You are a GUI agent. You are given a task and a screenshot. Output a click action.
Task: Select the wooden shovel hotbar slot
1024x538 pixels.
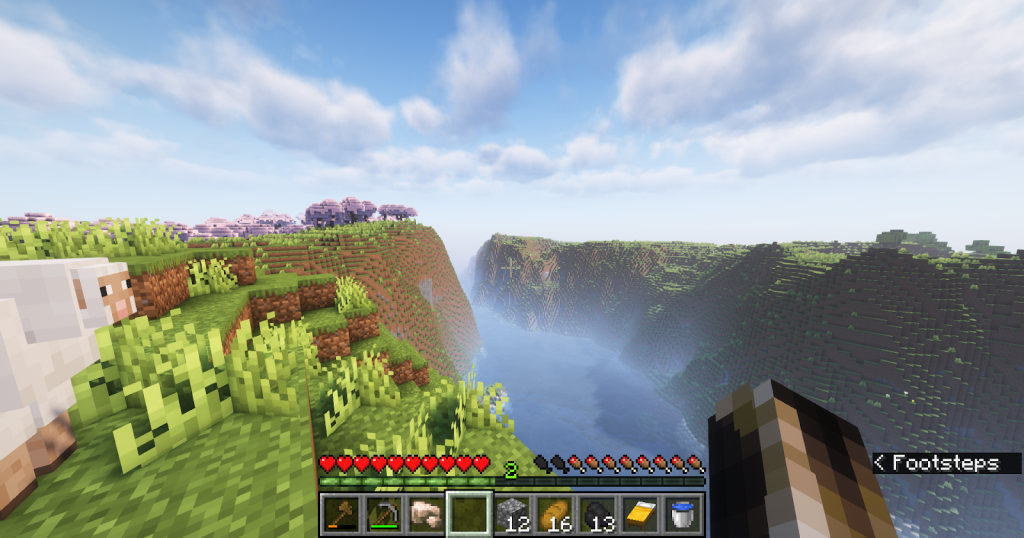point(341,514)
